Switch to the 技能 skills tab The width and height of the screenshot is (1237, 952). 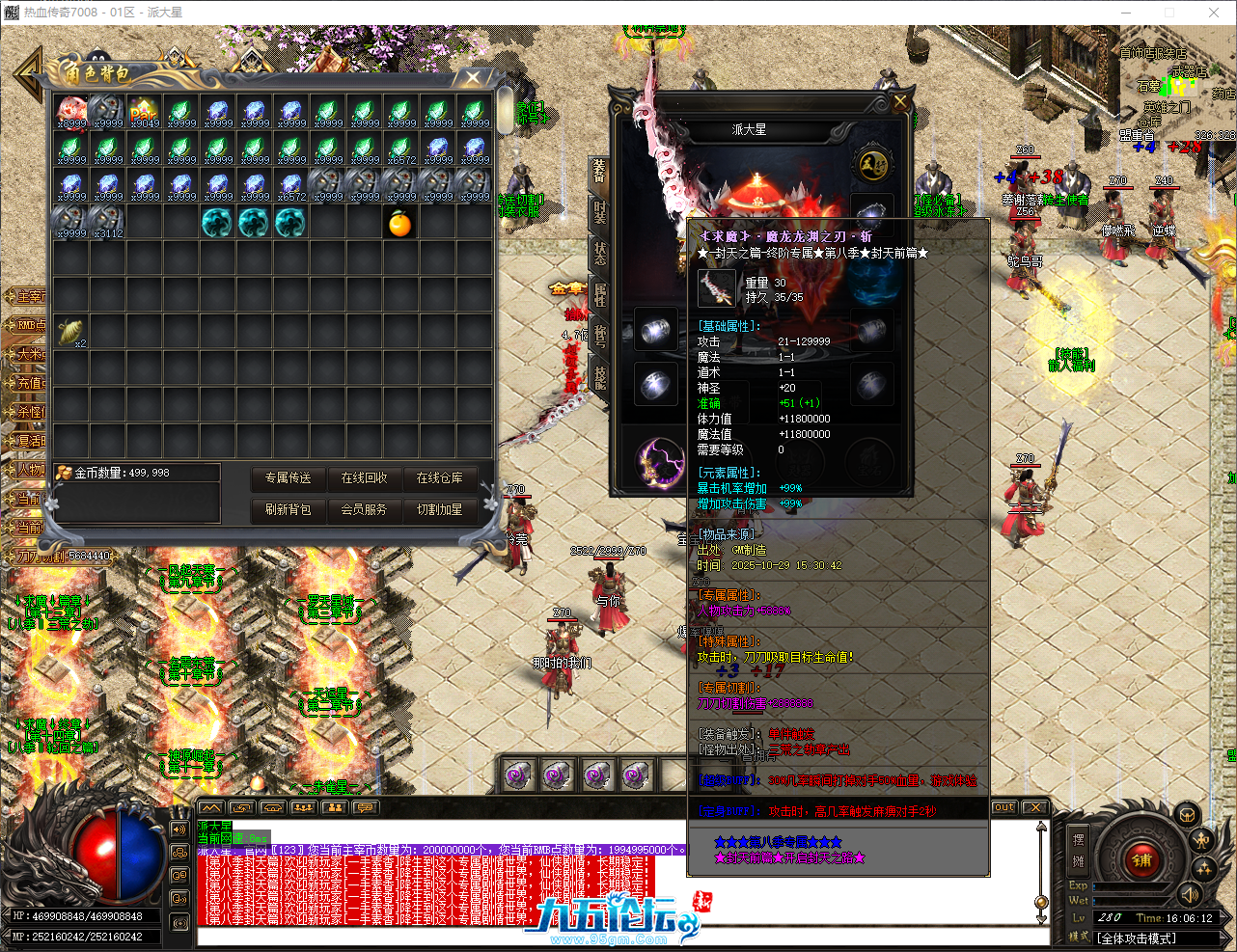599,376
